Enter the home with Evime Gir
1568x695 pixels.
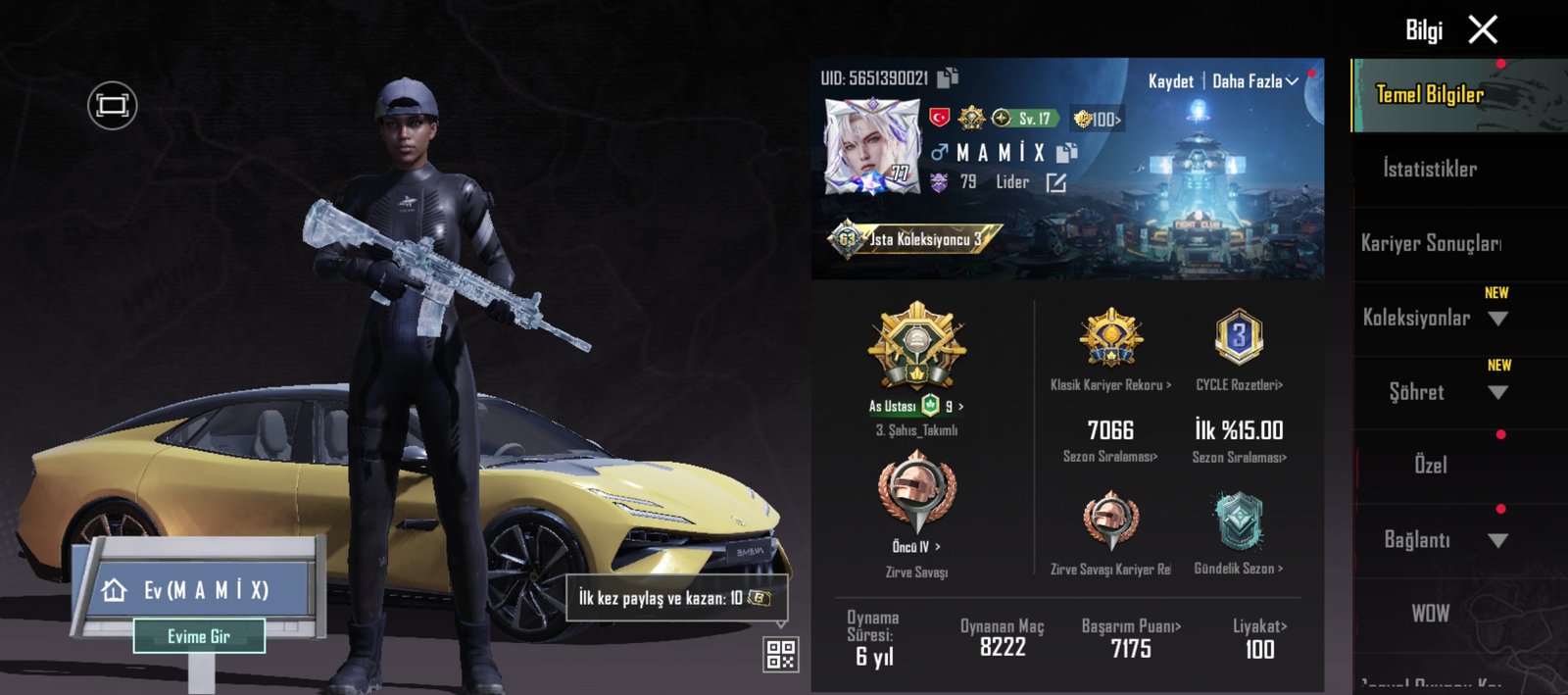point(199,636)
